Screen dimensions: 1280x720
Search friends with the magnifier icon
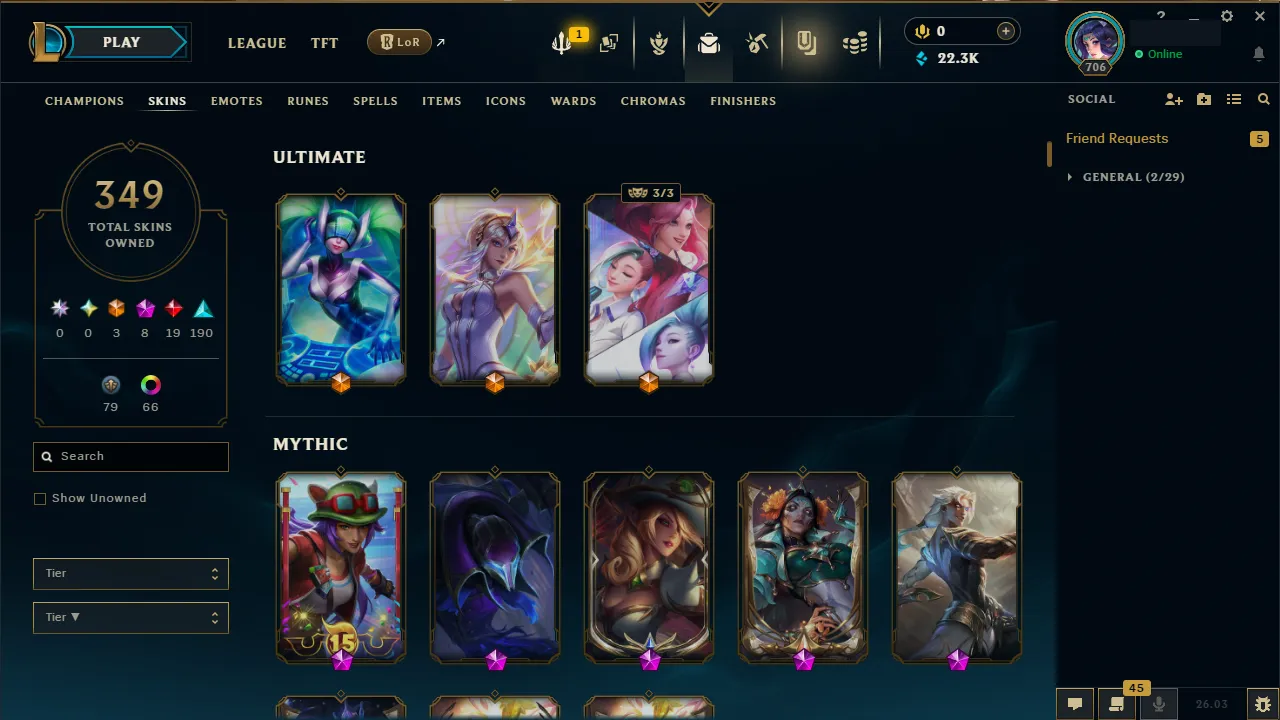pyautogui.click(x=1264, y=99)
